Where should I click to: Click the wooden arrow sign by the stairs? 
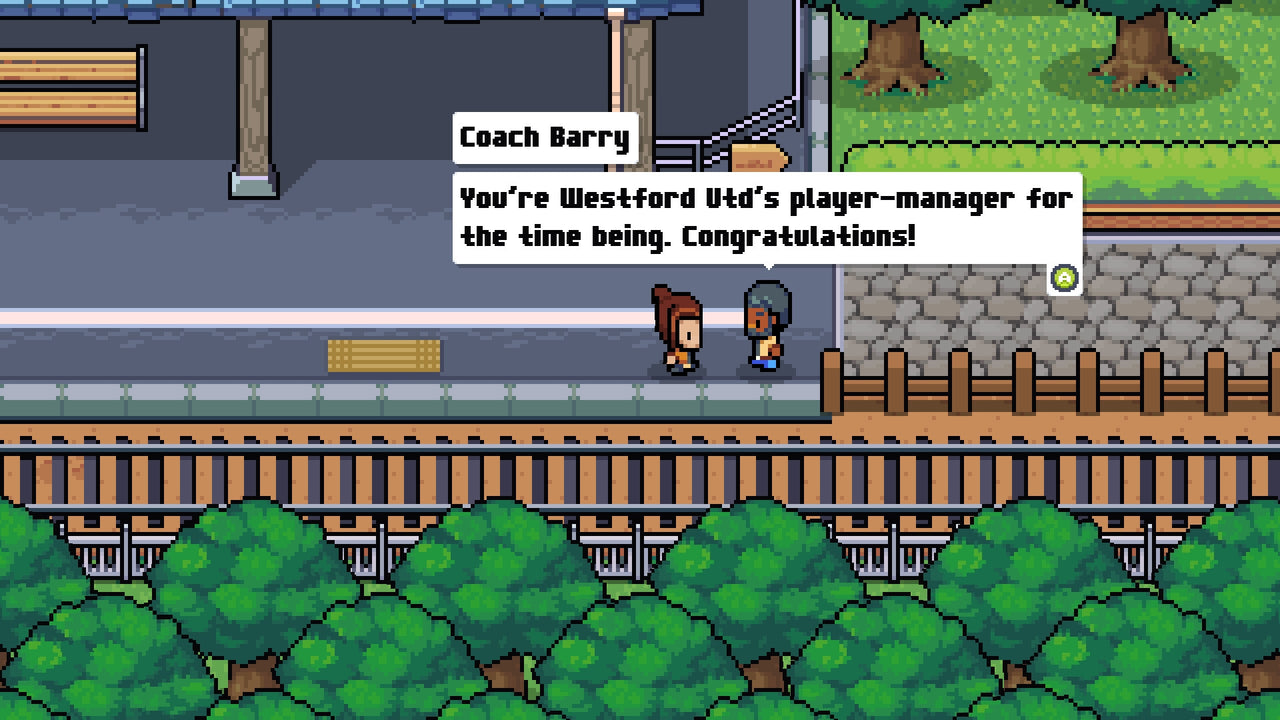click(x=757, y=157)
